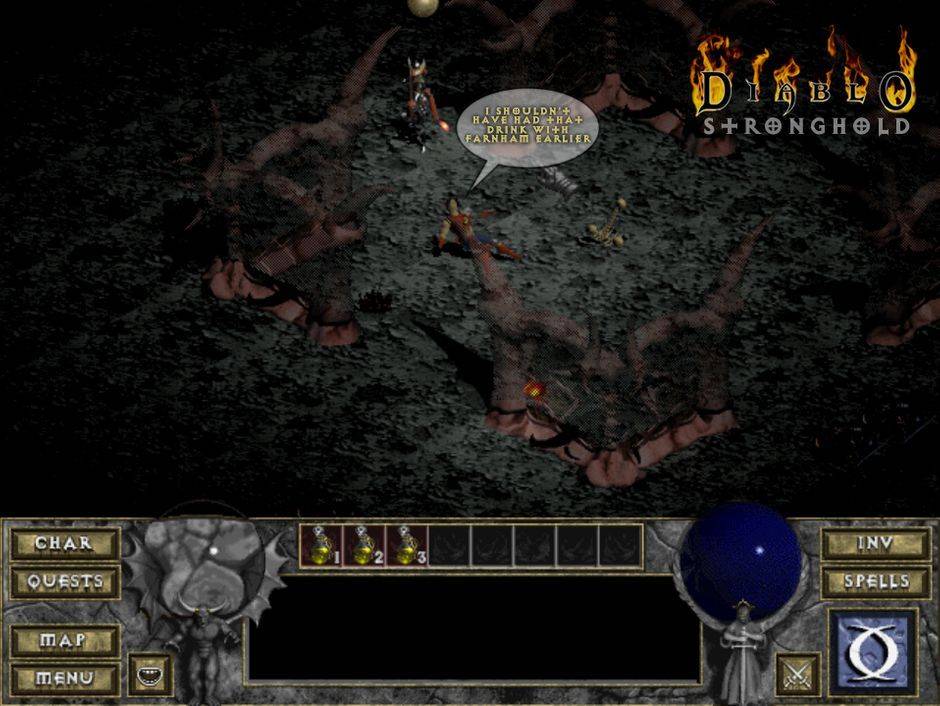The width and height of the screenshot is (940, 706).
Task: Show the QUESTS log
Action: pyautogui.click(x=64, y=582)
